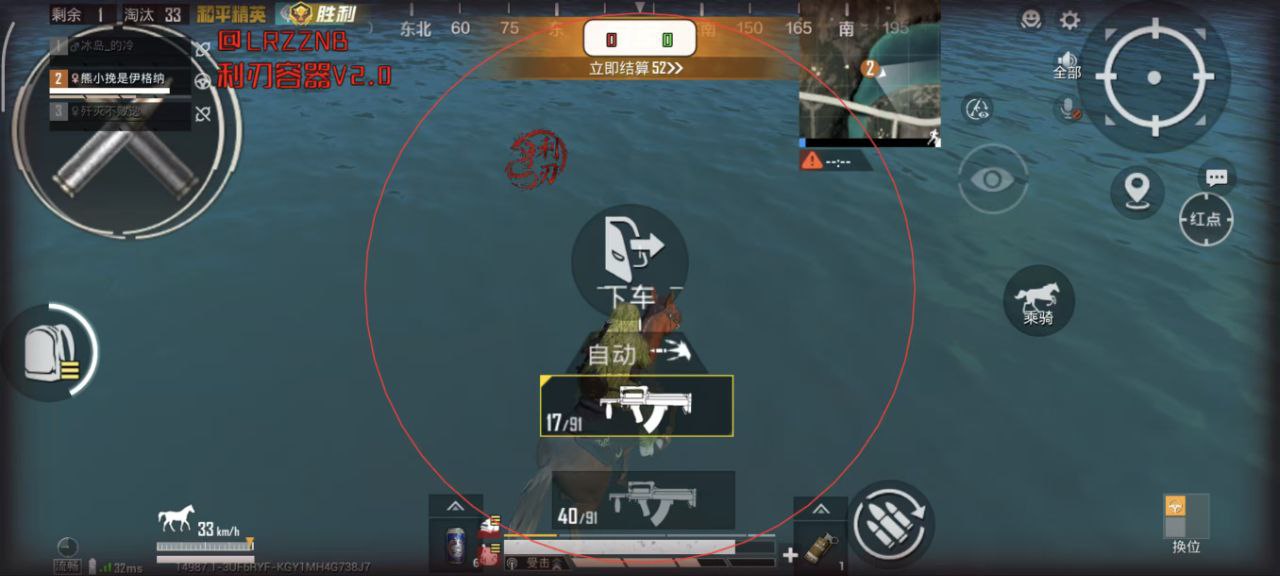Open the quick chat message bubble
The width and height of the screenshot is (1280, 576).
[x=1216, y=178]
